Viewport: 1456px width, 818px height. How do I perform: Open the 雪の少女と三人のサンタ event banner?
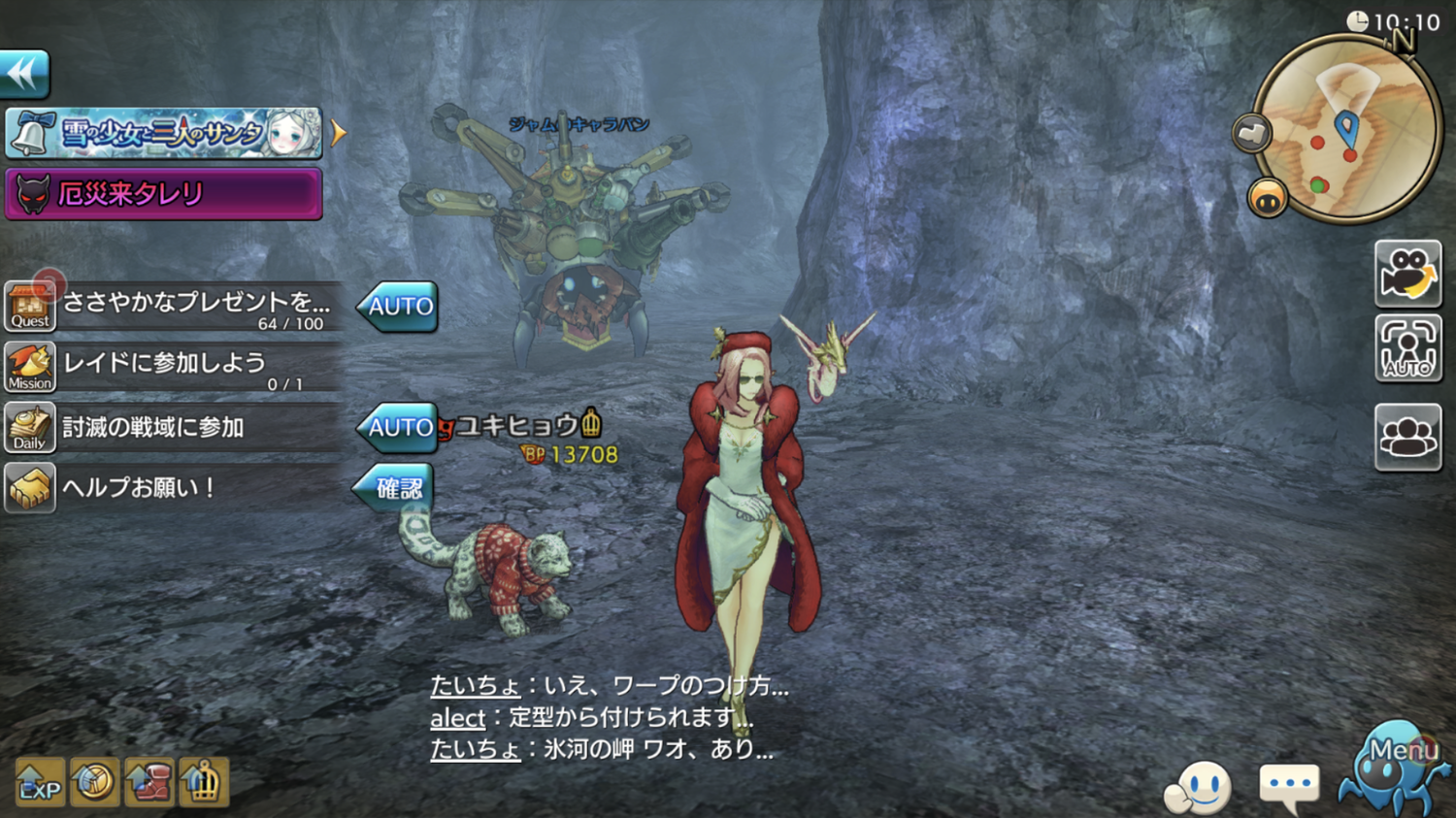point(163,134)
